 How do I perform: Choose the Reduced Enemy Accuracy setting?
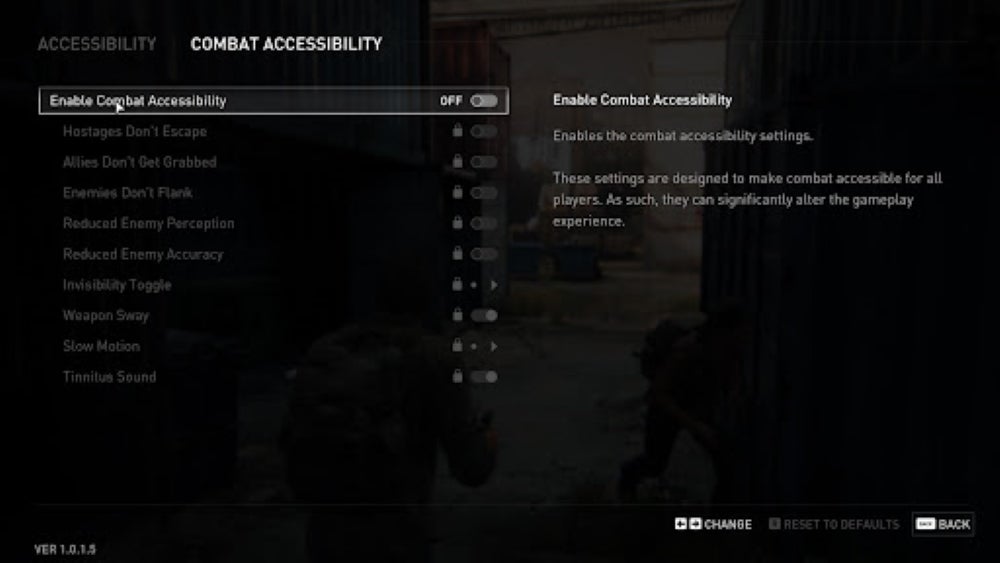(143, 254)
